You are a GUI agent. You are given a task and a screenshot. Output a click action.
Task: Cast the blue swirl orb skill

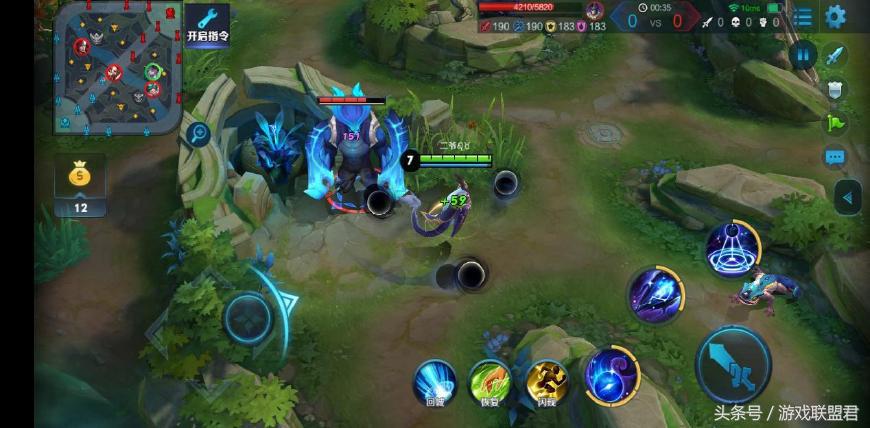point(612,375)
